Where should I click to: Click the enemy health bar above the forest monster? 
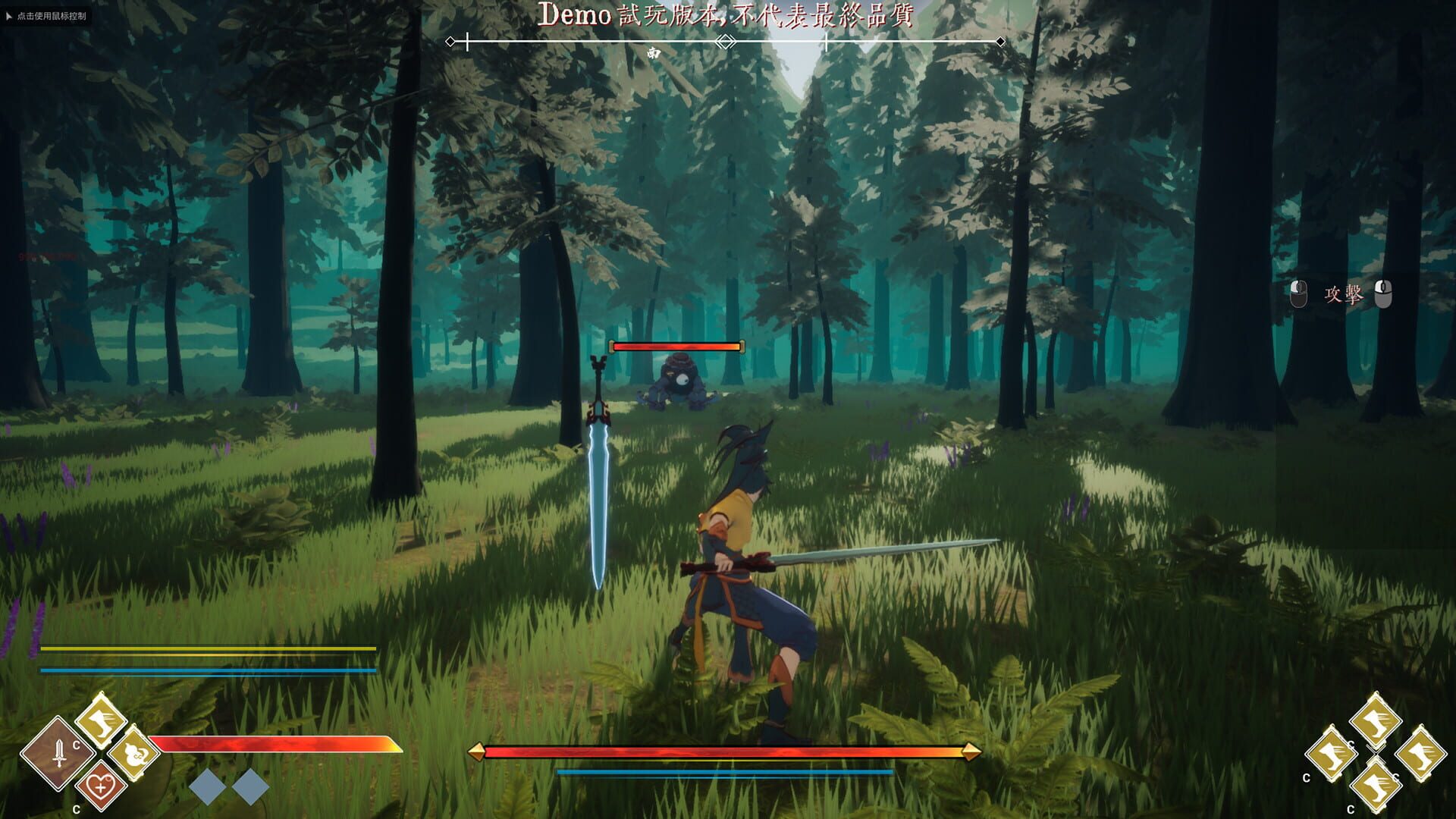point(677,346)
